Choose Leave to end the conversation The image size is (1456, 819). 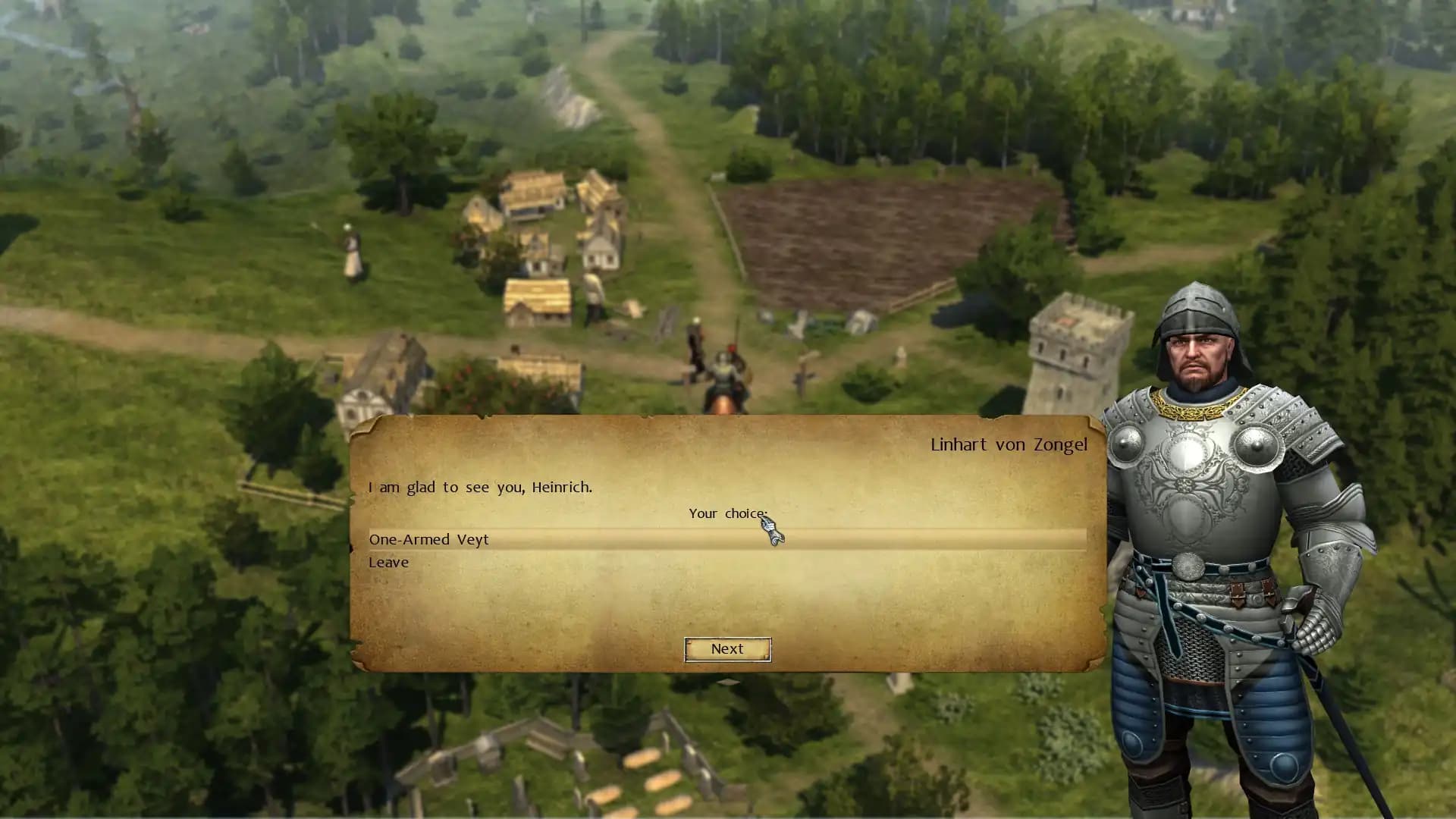(388, 562)
